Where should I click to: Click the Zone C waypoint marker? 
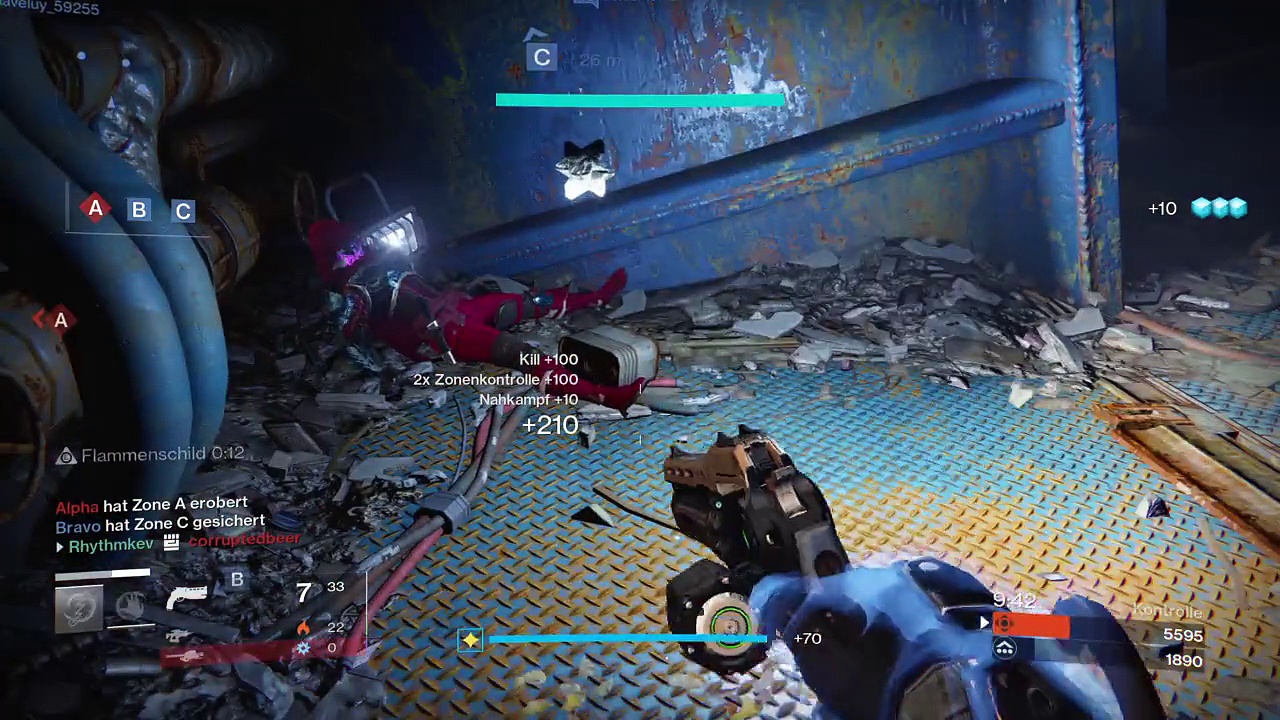click(x=541, y=58)
